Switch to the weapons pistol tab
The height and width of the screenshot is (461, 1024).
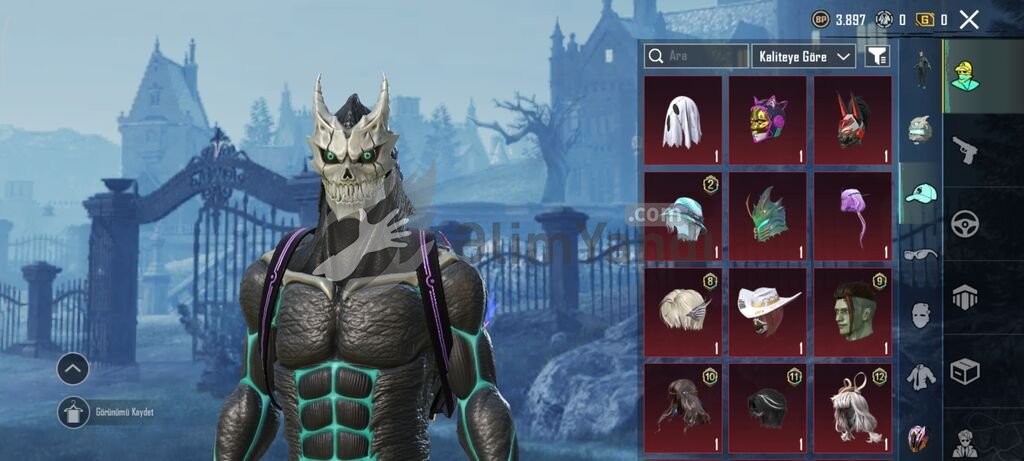[965, 150]
